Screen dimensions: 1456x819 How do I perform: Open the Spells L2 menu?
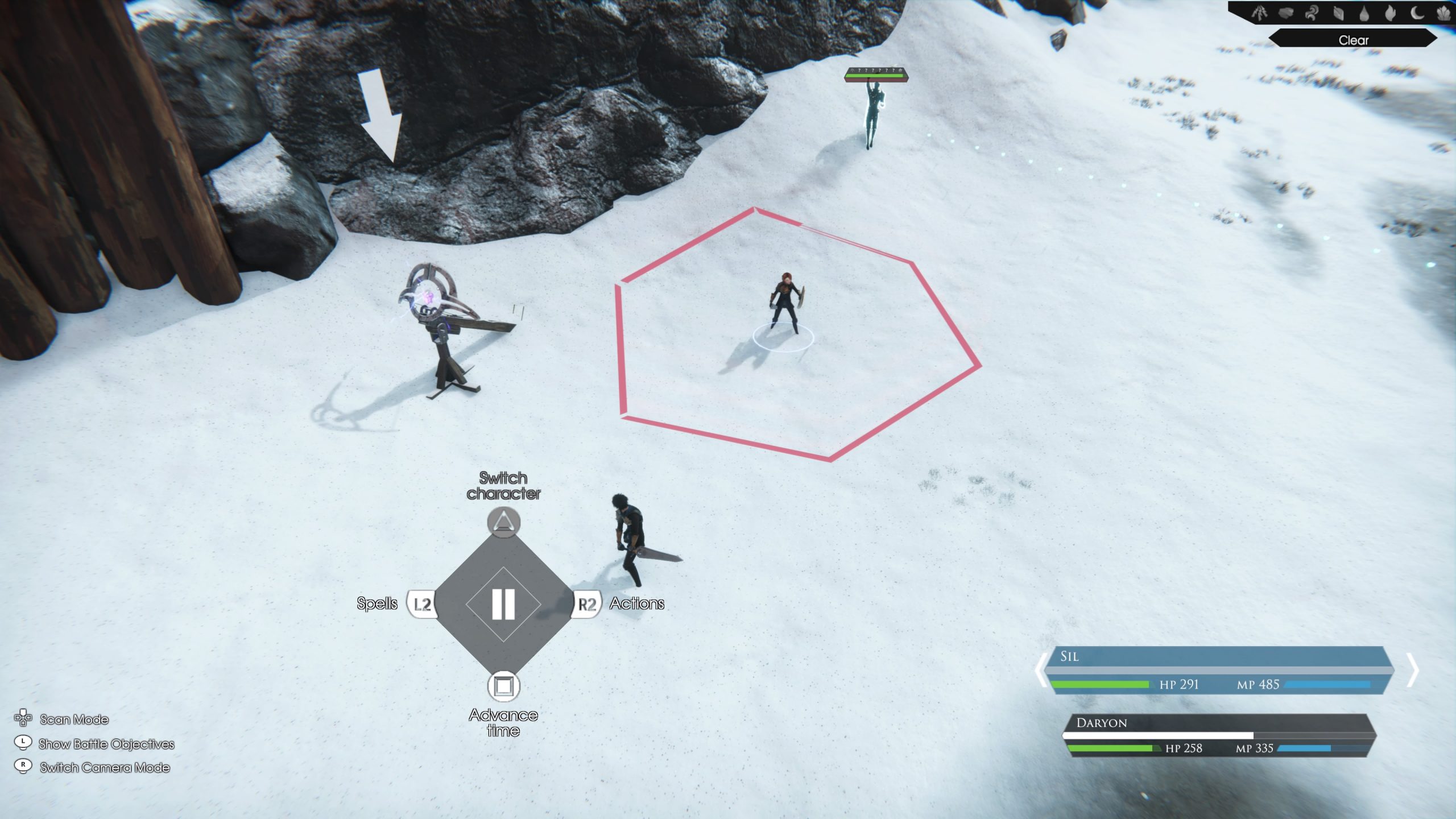[x=422, y=604]
